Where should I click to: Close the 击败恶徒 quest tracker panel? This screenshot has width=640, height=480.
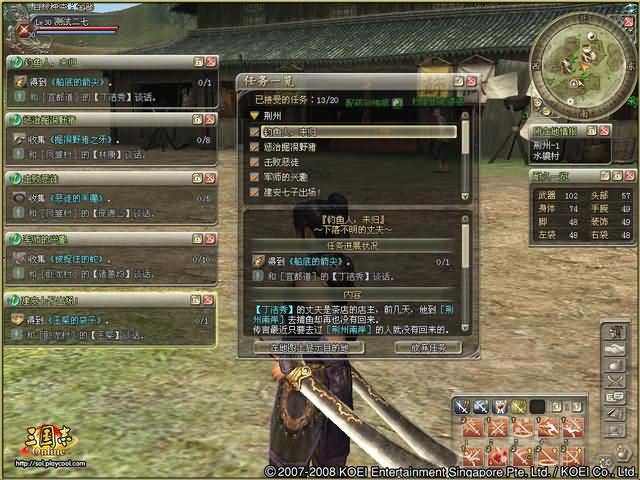[x=209, y=177]
